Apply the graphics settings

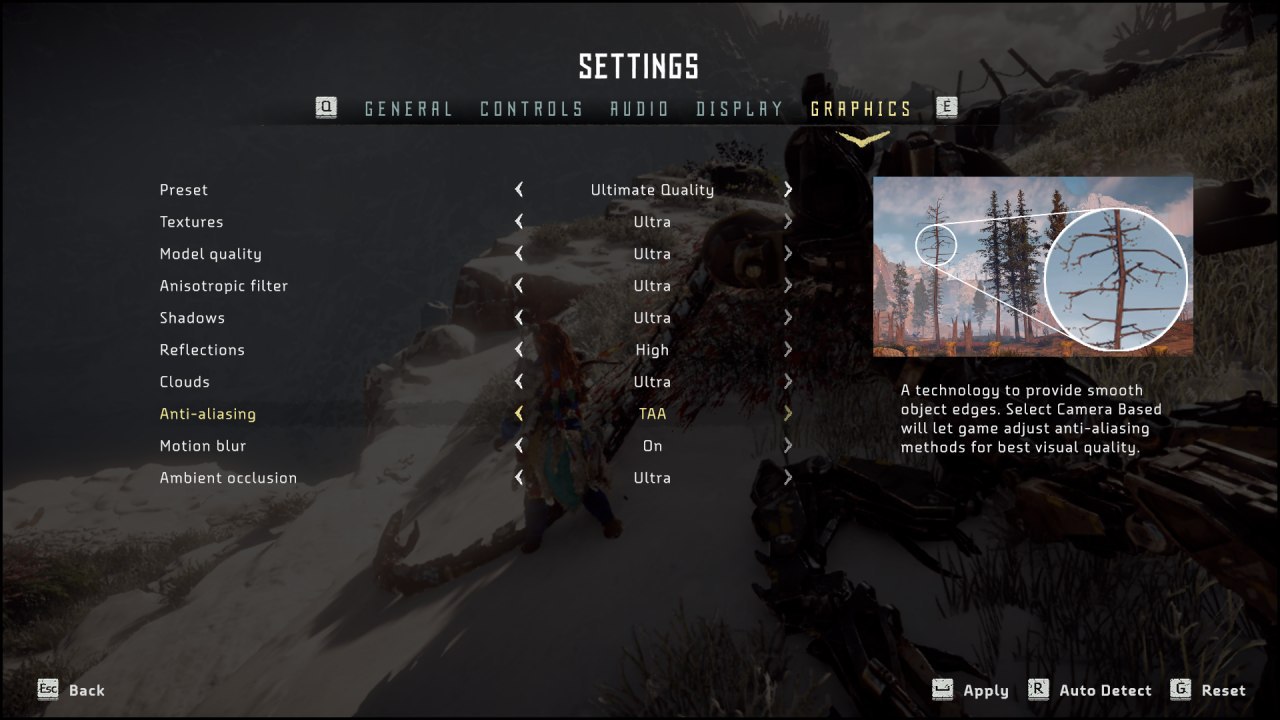pos(985,690)
